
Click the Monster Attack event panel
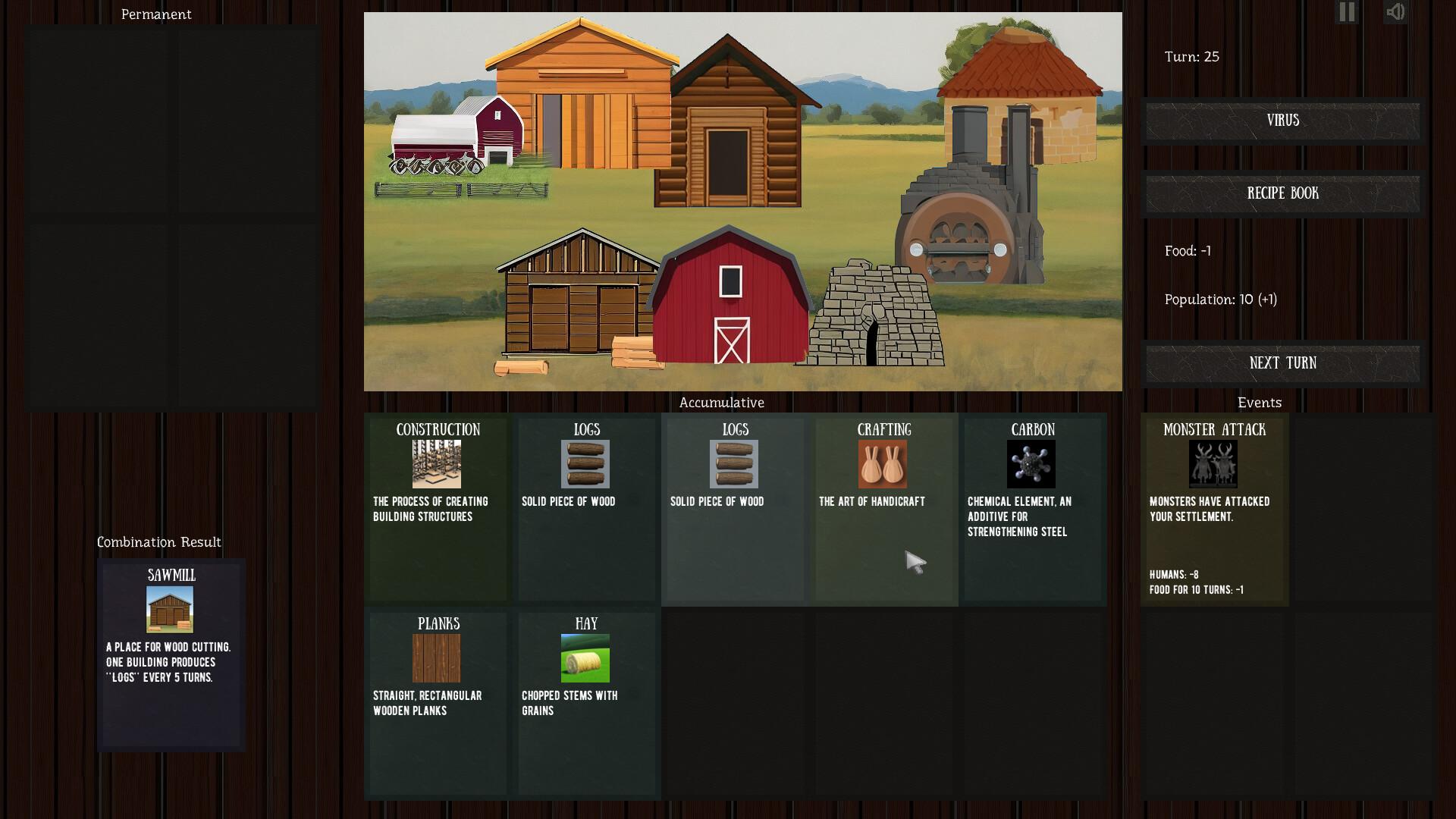(1213, 508)
